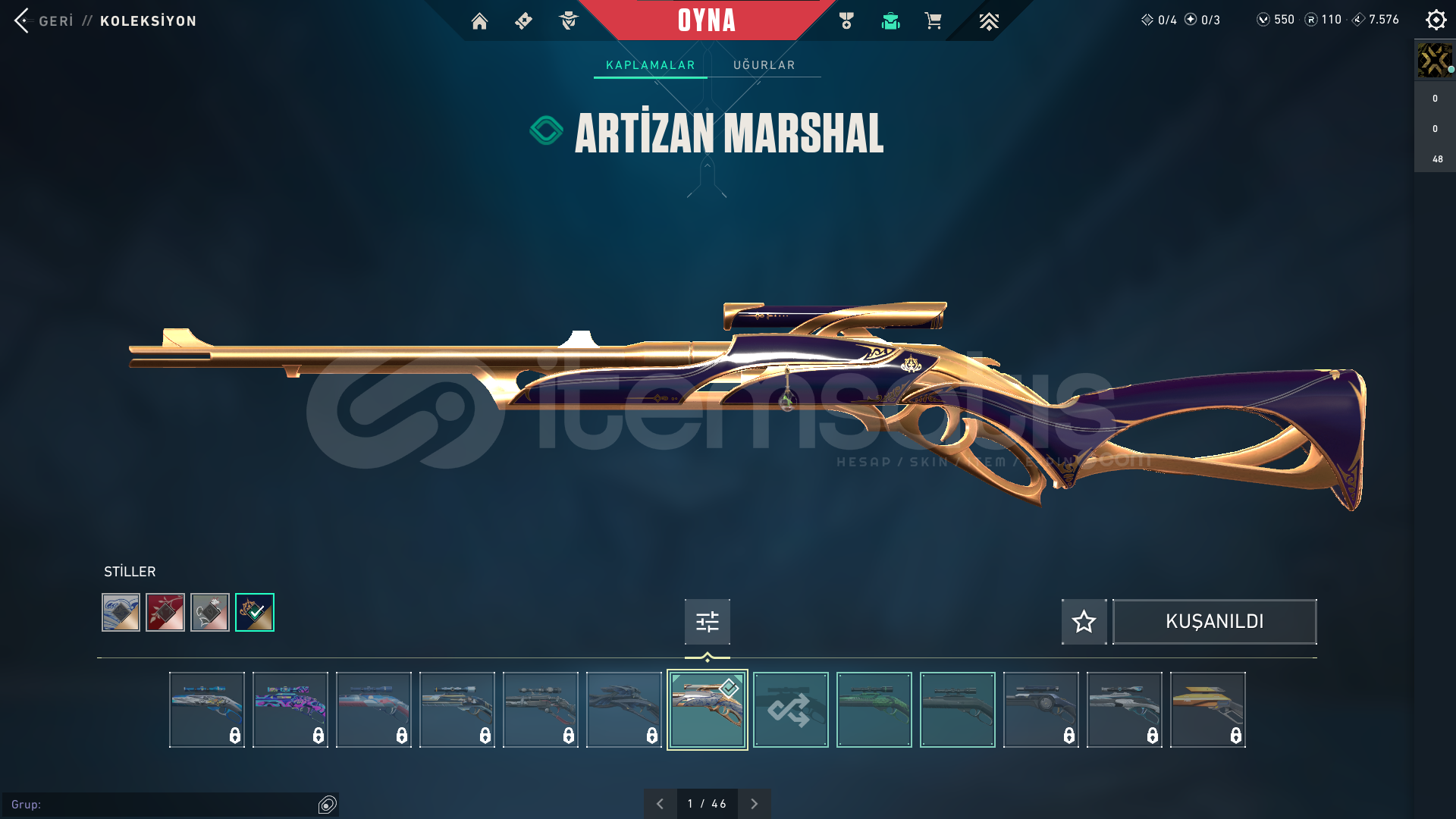This screenshot has height=819, width=1456.
Task: Select the highlighted Artizan Marshal skin thumbnail
Action: click(707, 710)
